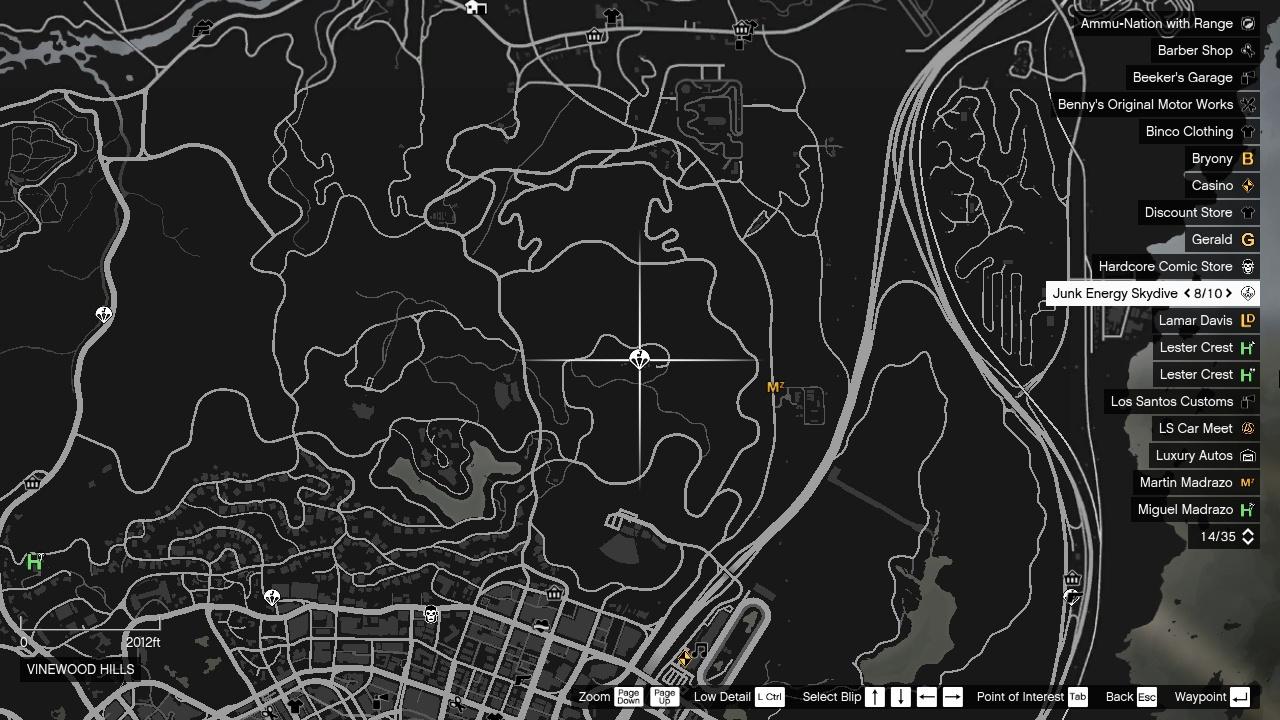Select the LS Car Meet wheel icon

click(1247, 428)
